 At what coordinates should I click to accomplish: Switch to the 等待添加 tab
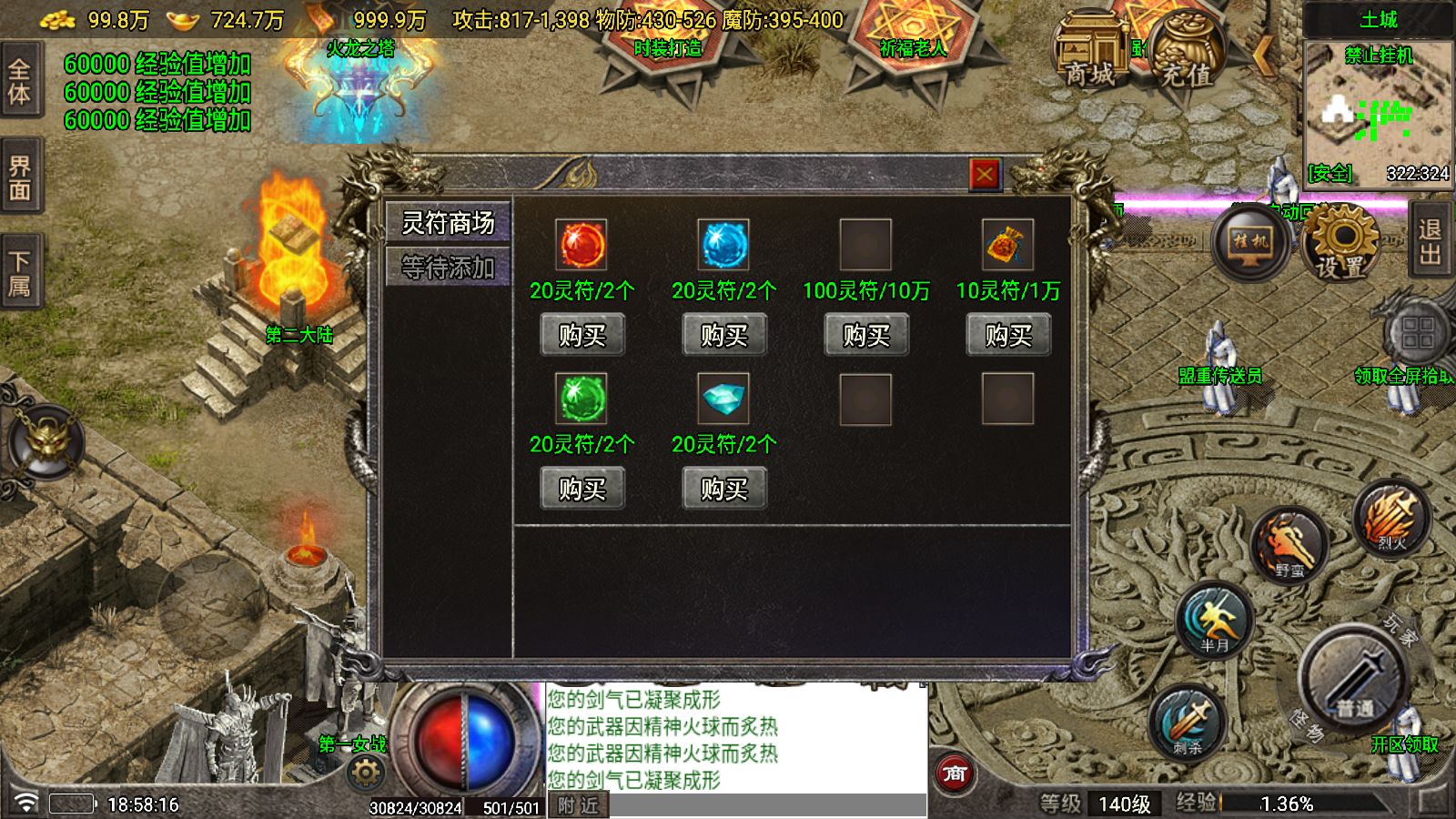[x=448, y=268]
